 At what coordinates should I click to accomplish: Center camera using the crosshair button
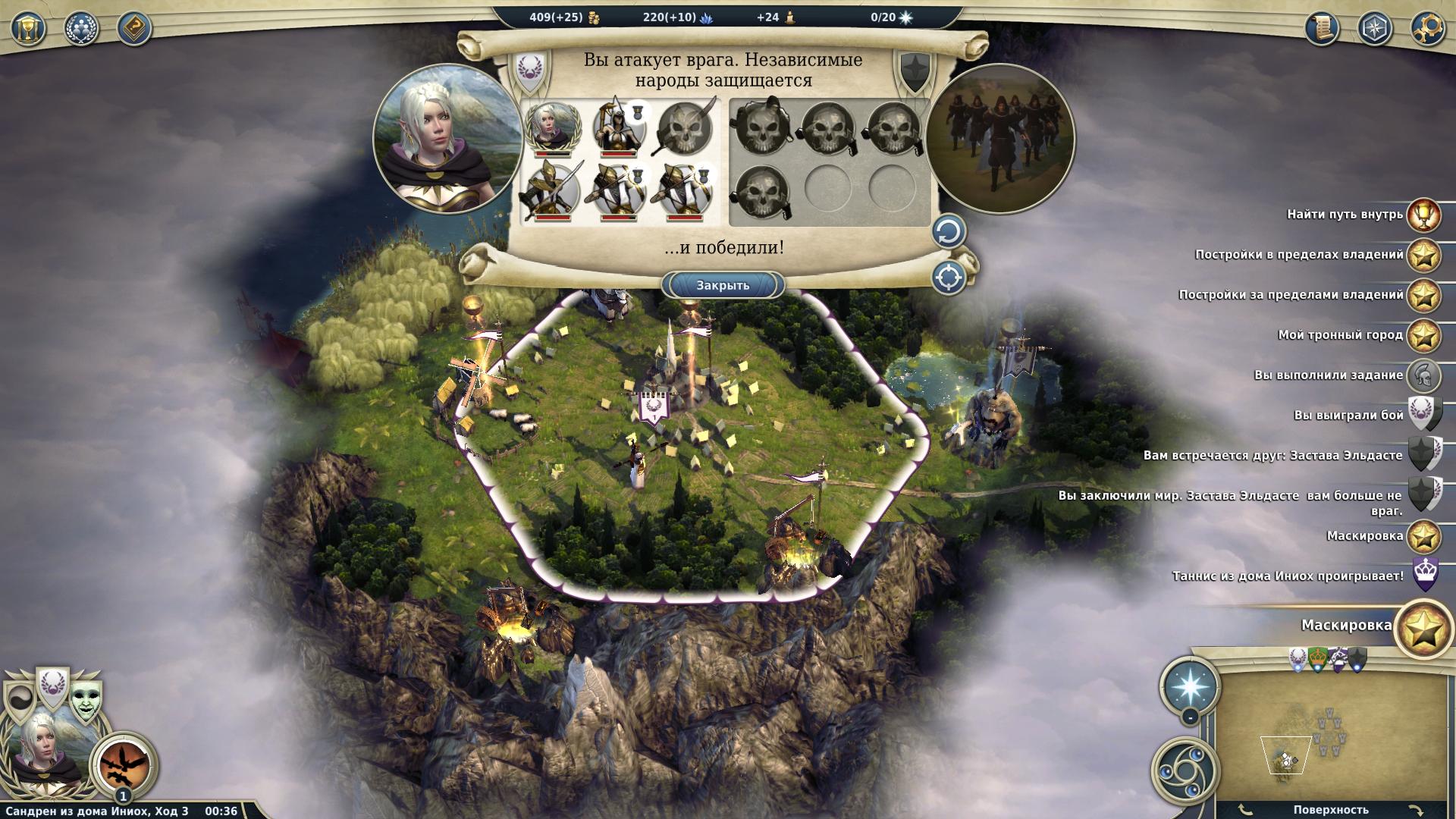(948, 278)
